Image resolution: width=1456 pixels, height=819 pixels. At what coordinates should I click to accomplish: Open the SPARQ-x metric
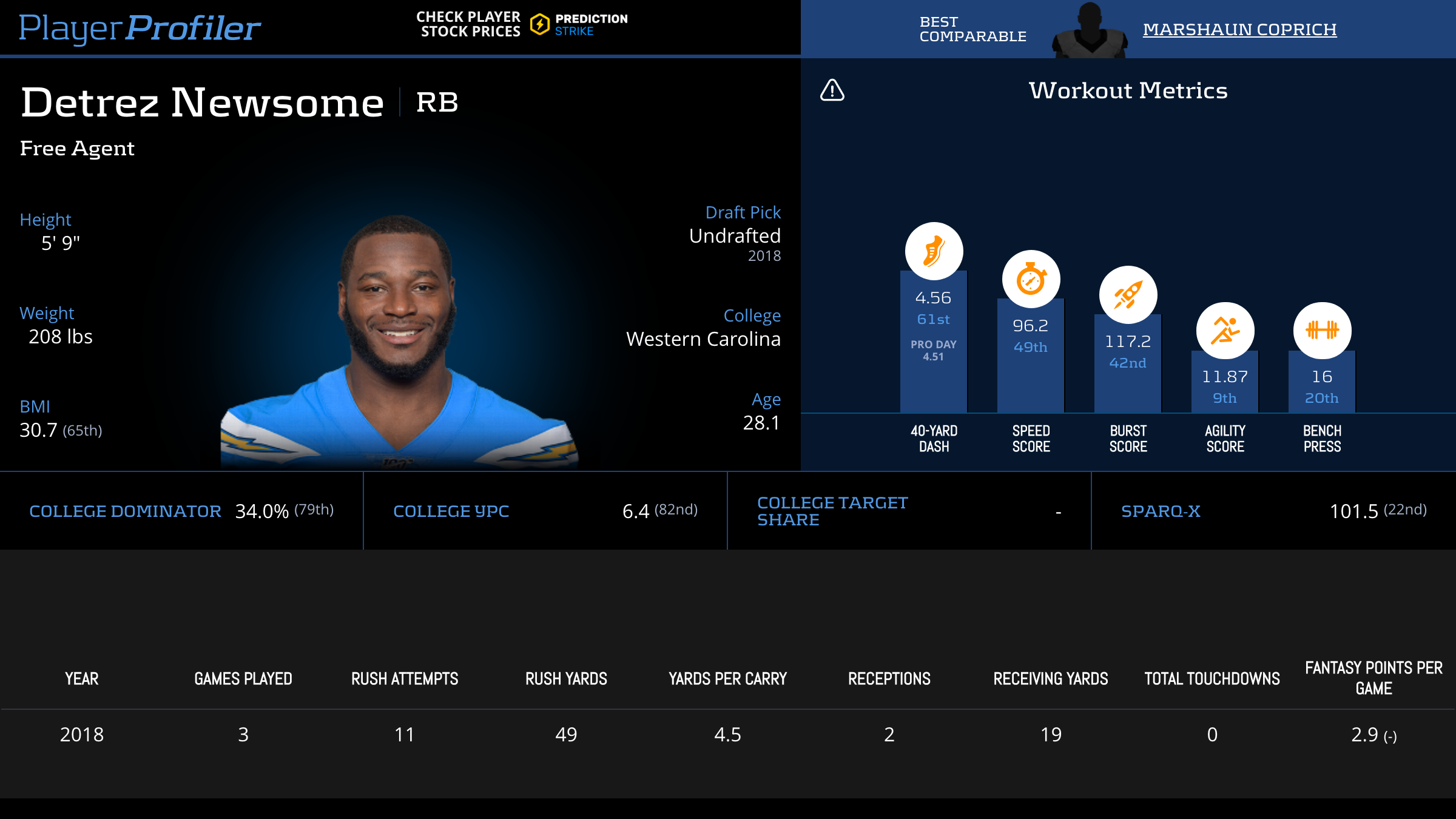[x=1161, y=511]
